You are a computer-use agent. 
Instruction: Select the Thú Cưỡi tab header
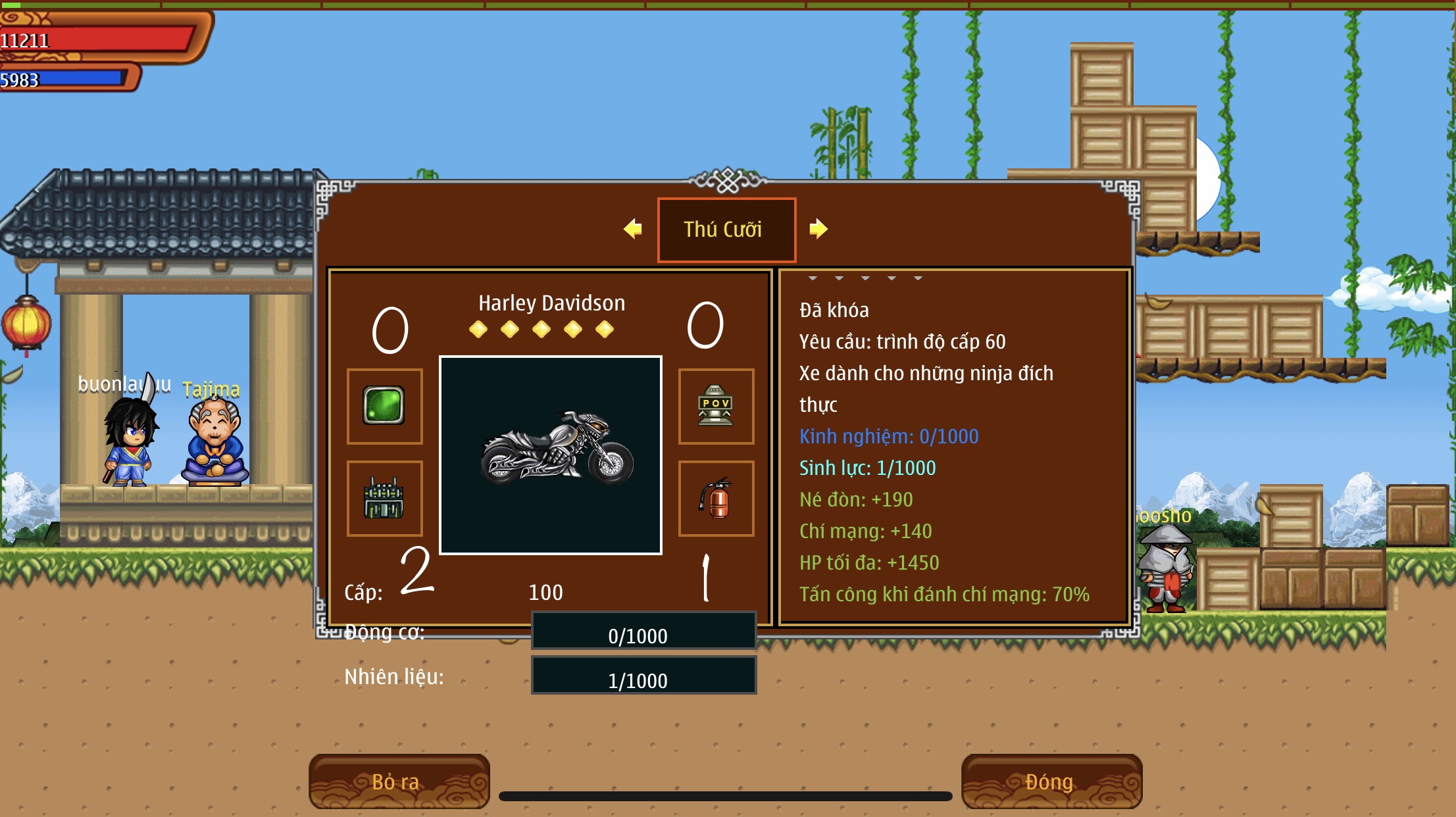coord(726,230)
